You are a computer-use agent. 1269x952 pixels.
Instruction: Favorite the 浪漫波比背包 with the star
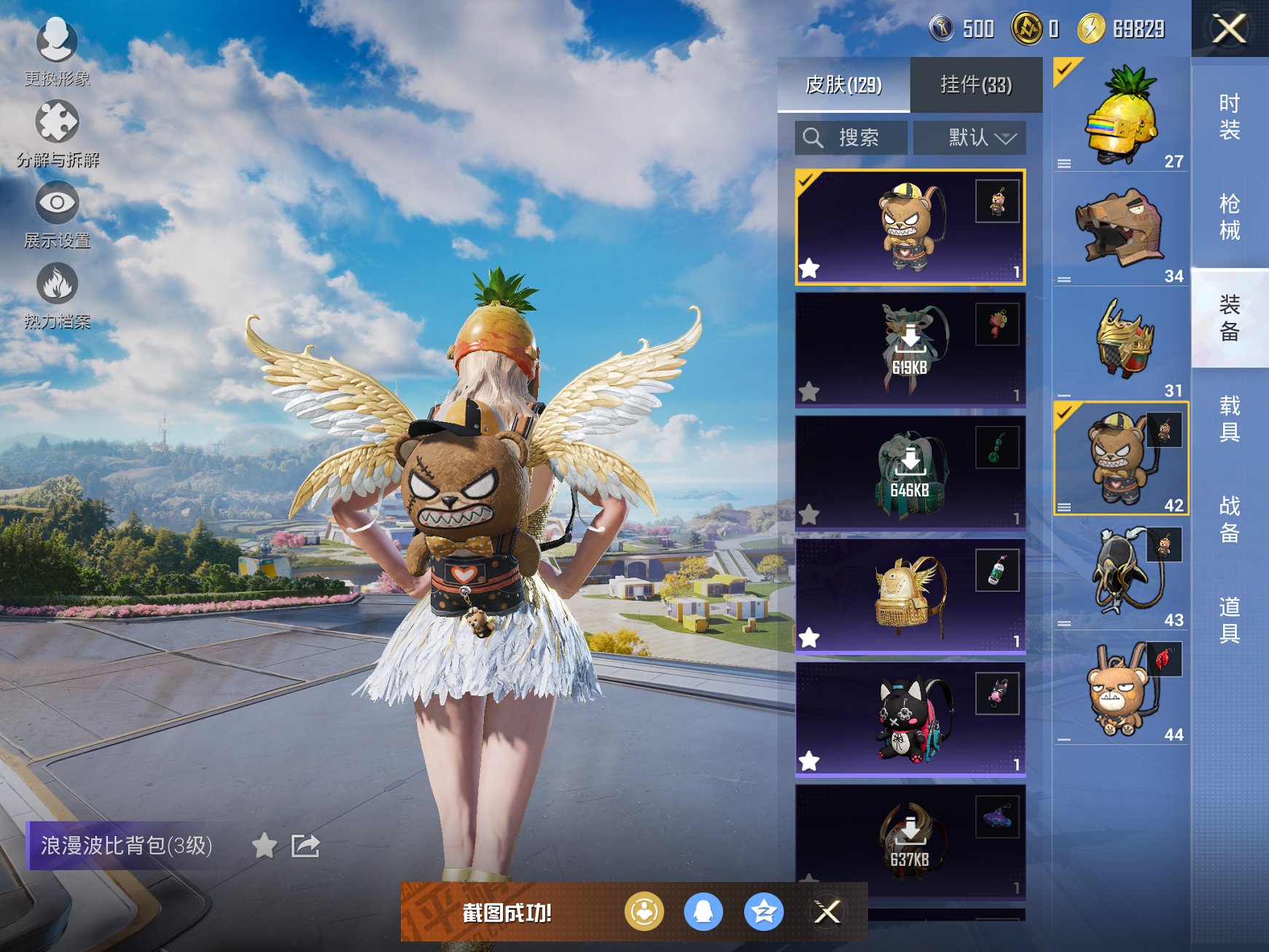(264, 846)
